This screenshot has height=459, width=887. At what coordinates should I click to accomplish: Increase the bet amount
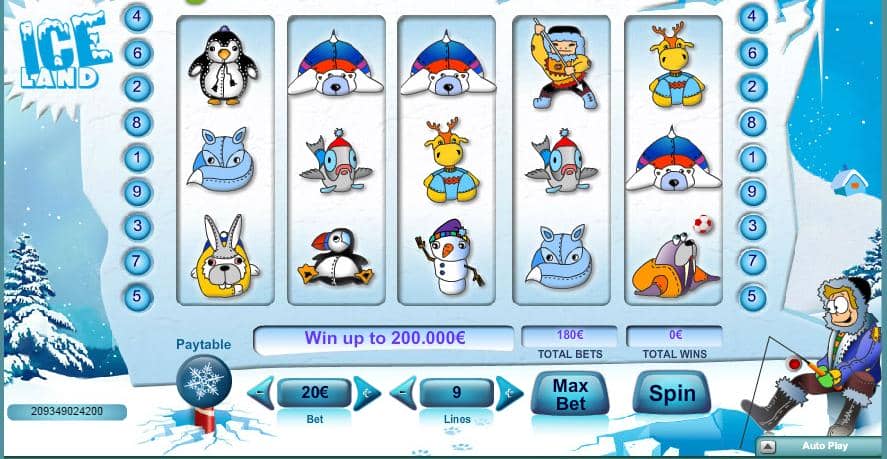[x=366, y=393]
